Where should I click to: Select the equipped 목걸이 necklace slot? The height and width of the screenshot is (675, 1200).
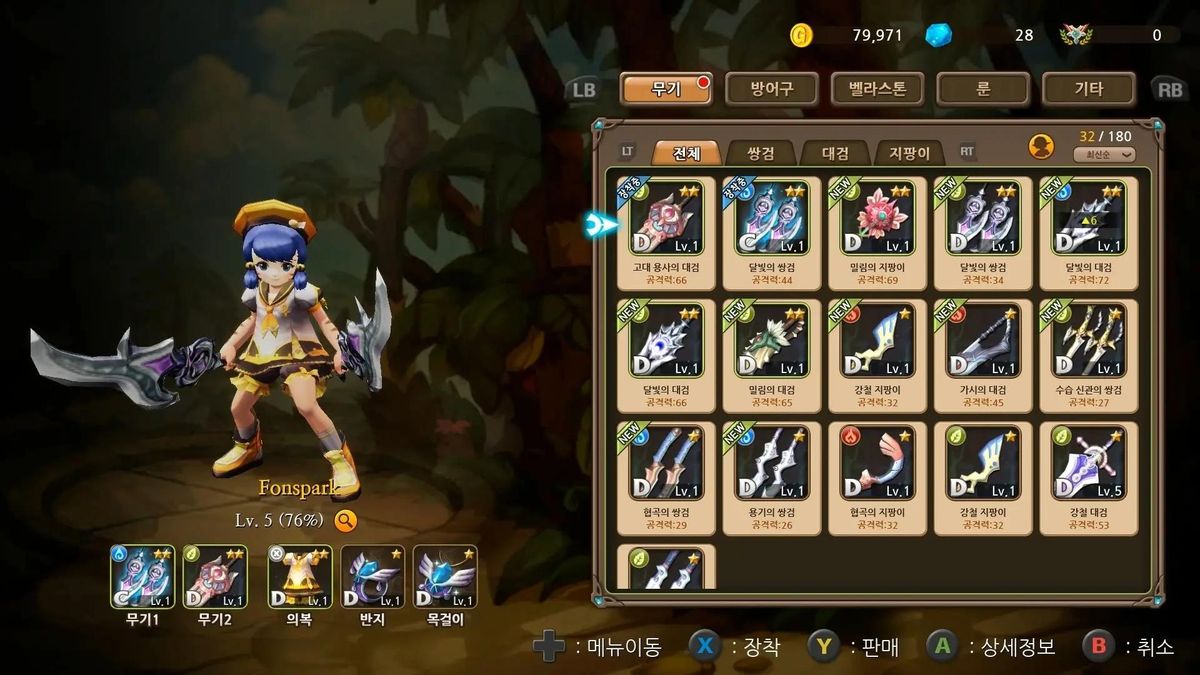point(445,577)
